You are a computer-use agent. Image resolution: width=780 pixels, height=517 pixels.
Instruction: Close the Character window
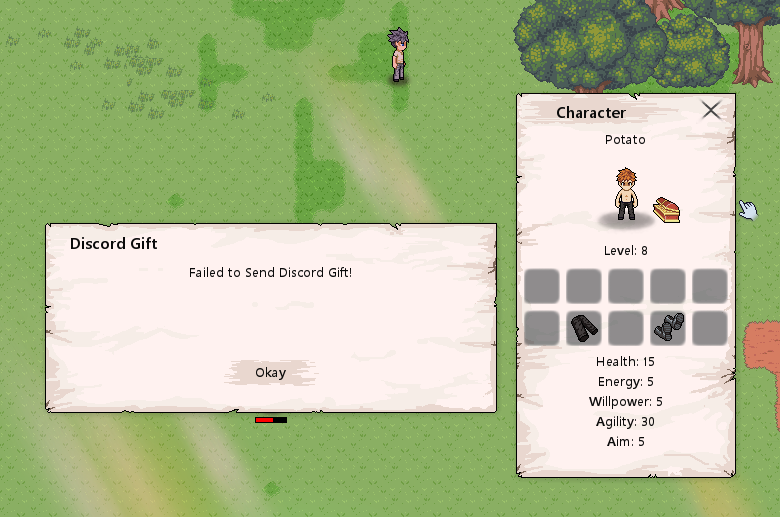coord(711,110)
